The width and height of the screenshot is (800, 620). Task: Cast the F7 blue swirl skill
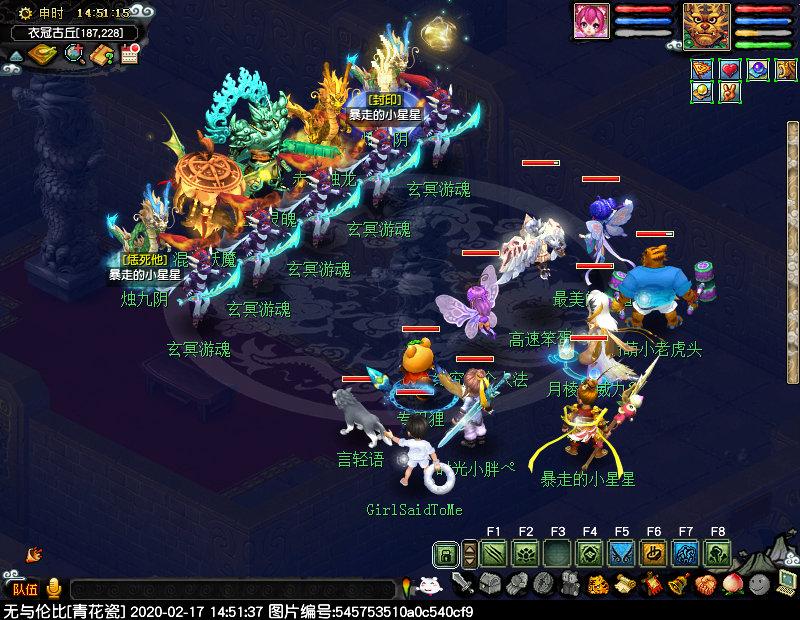point(686,553)
